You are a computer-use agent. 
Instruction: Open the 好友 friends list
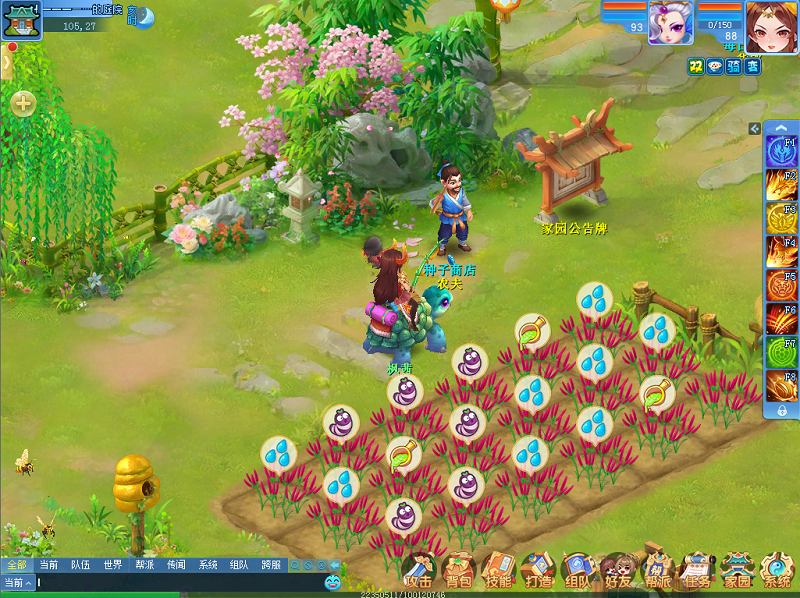click(x=617, y=571)
